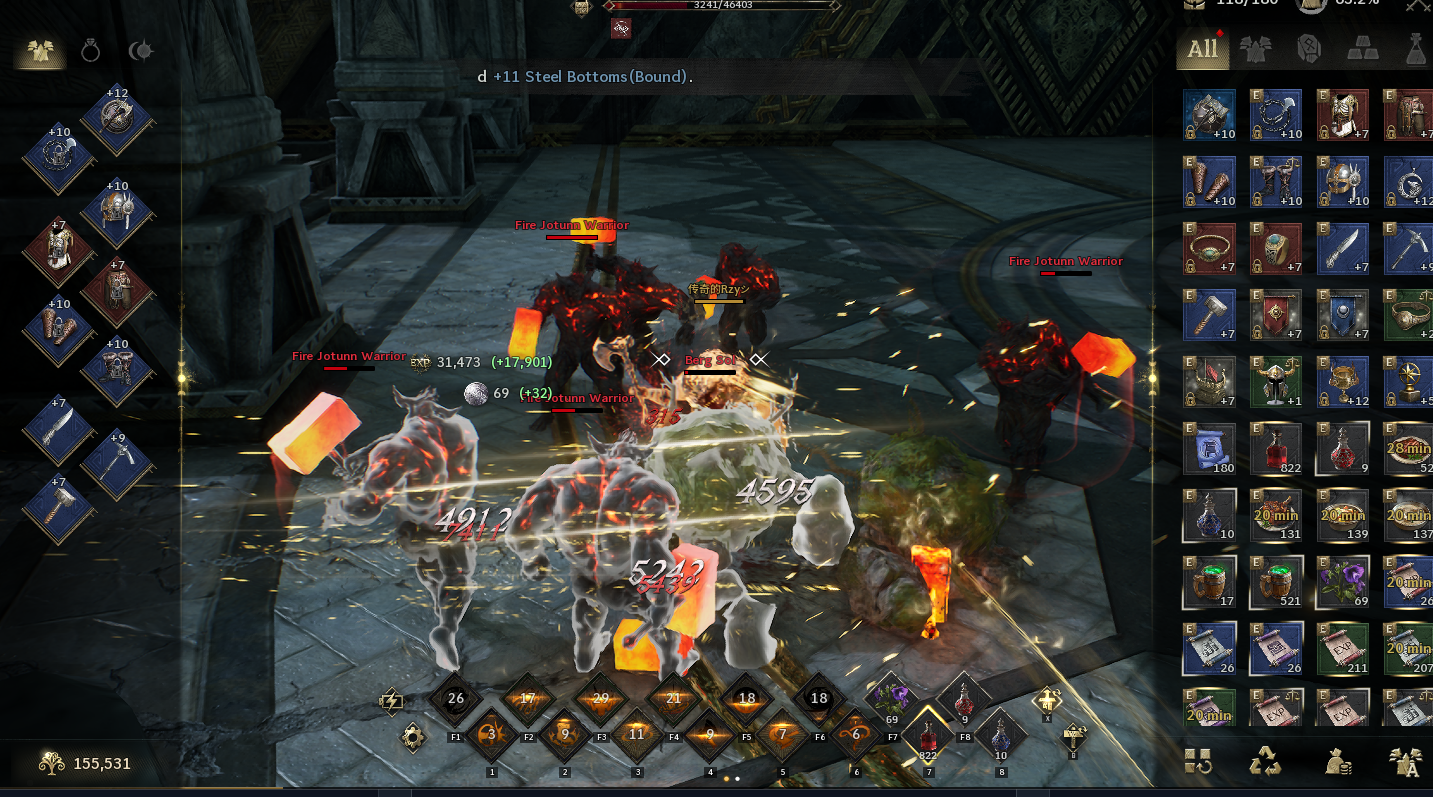
Task: Click the equipped +7 hammer slot
Action: point(59,508)
